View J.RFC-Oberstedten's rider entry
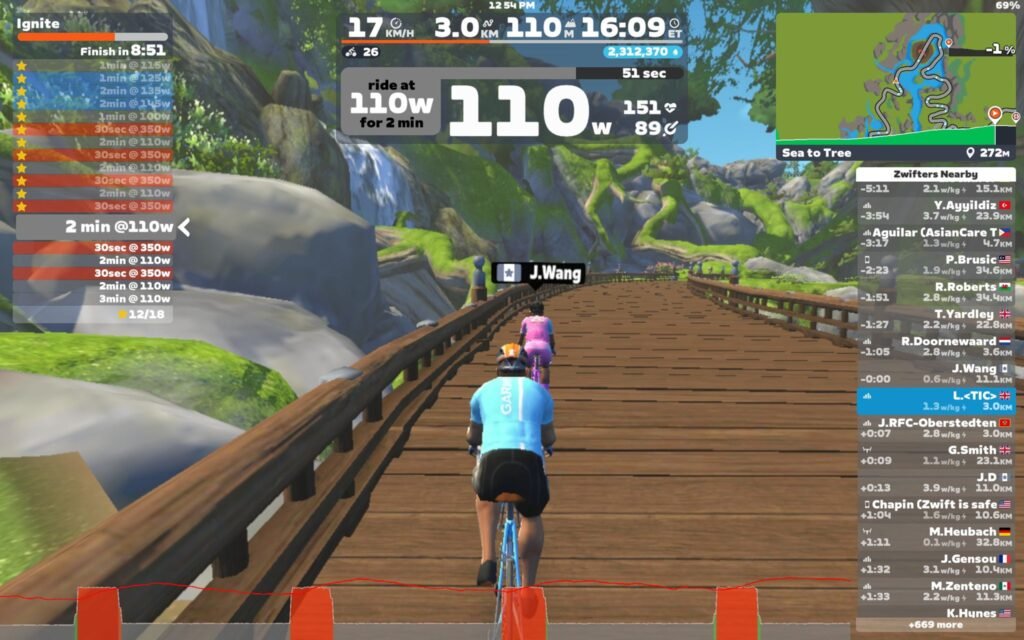 click(x=936, y=428)
